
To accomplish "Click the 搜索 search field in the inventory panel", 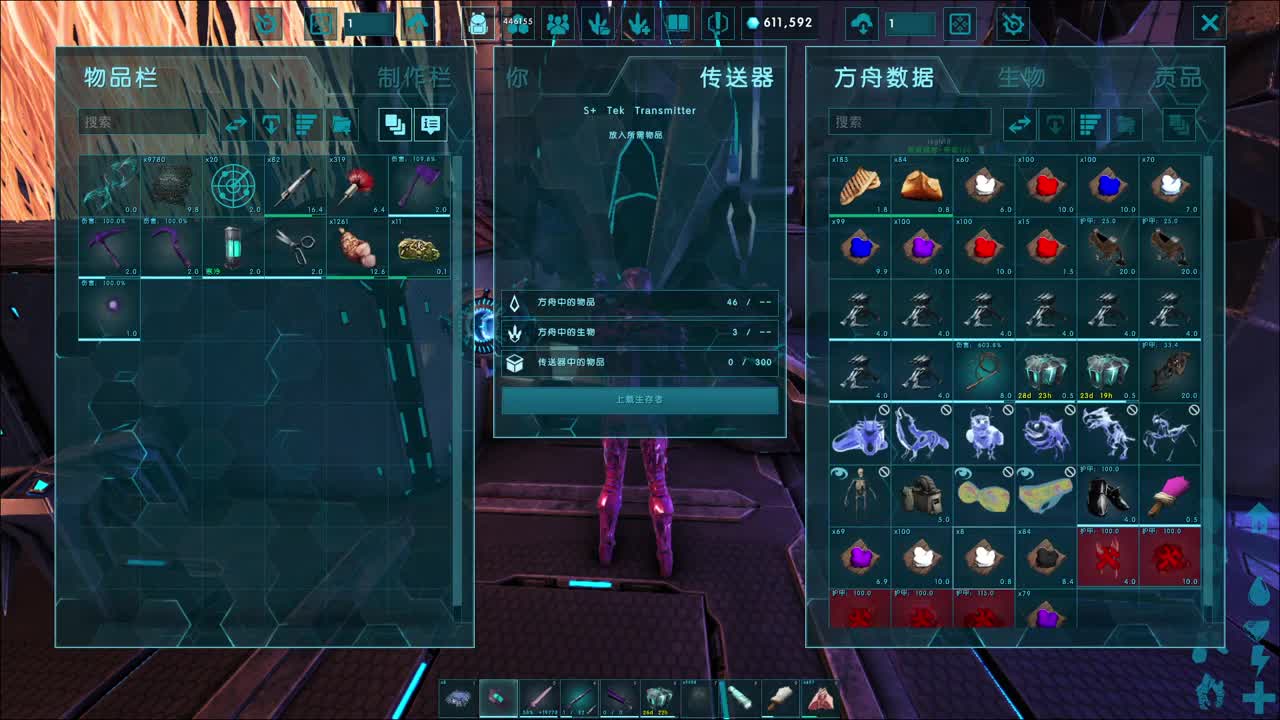I will 143,123.
